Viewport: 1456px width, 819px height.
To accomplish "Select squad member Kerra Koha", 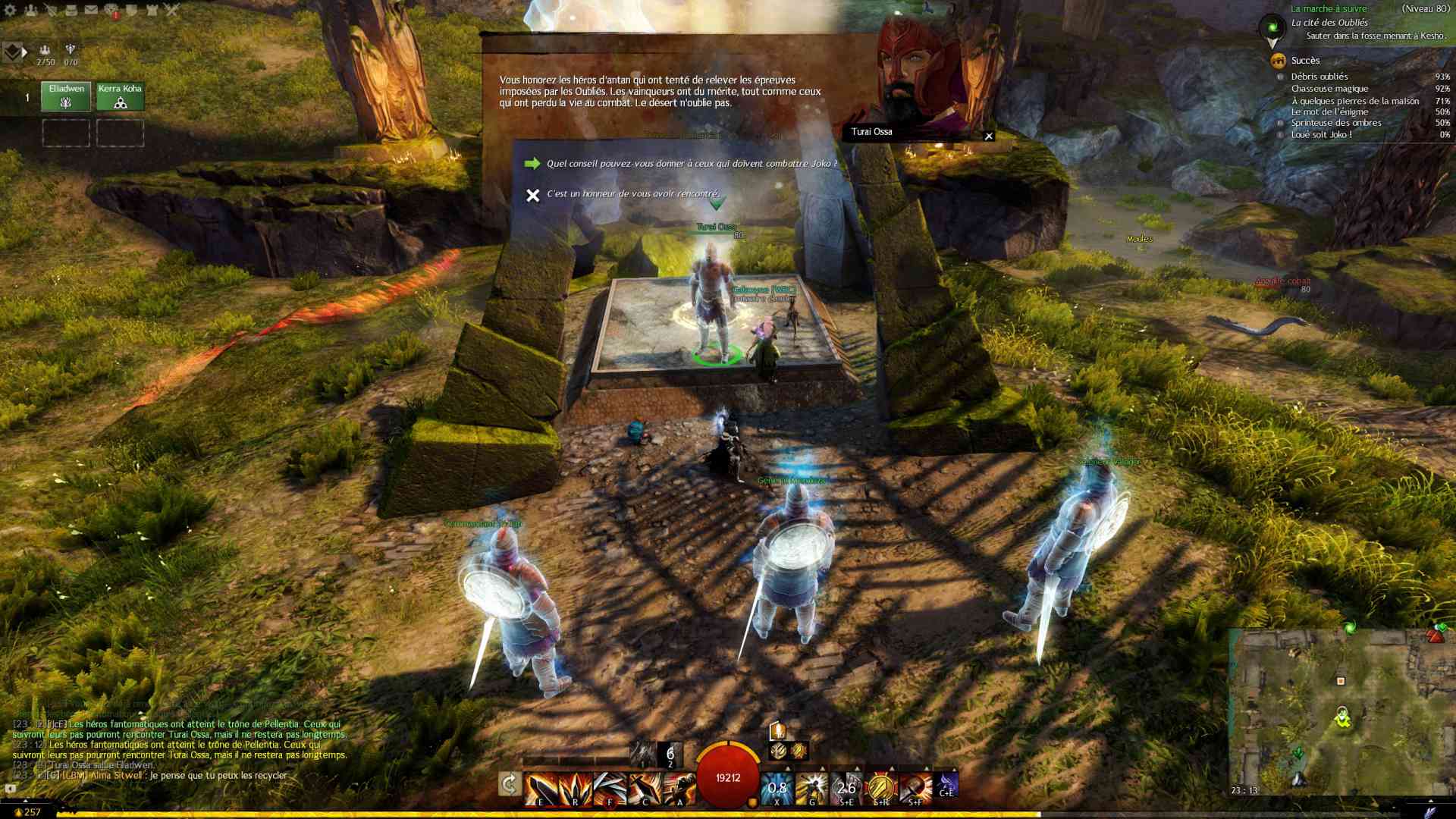I will (120, 96).
